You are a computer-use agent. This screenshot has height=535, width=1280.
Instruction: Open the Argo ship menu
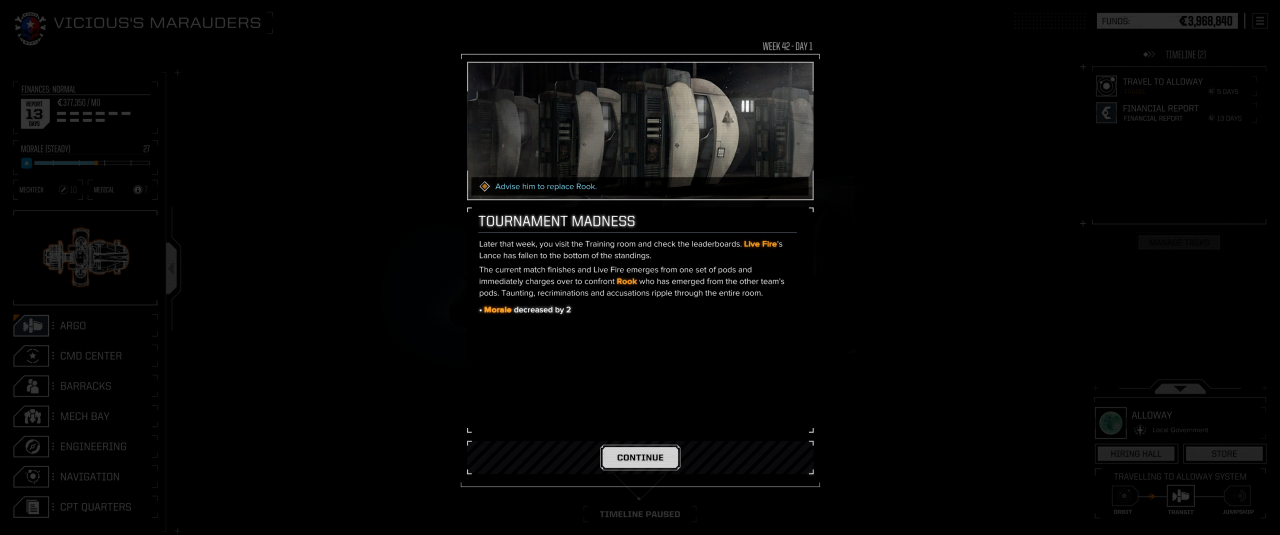72,326
